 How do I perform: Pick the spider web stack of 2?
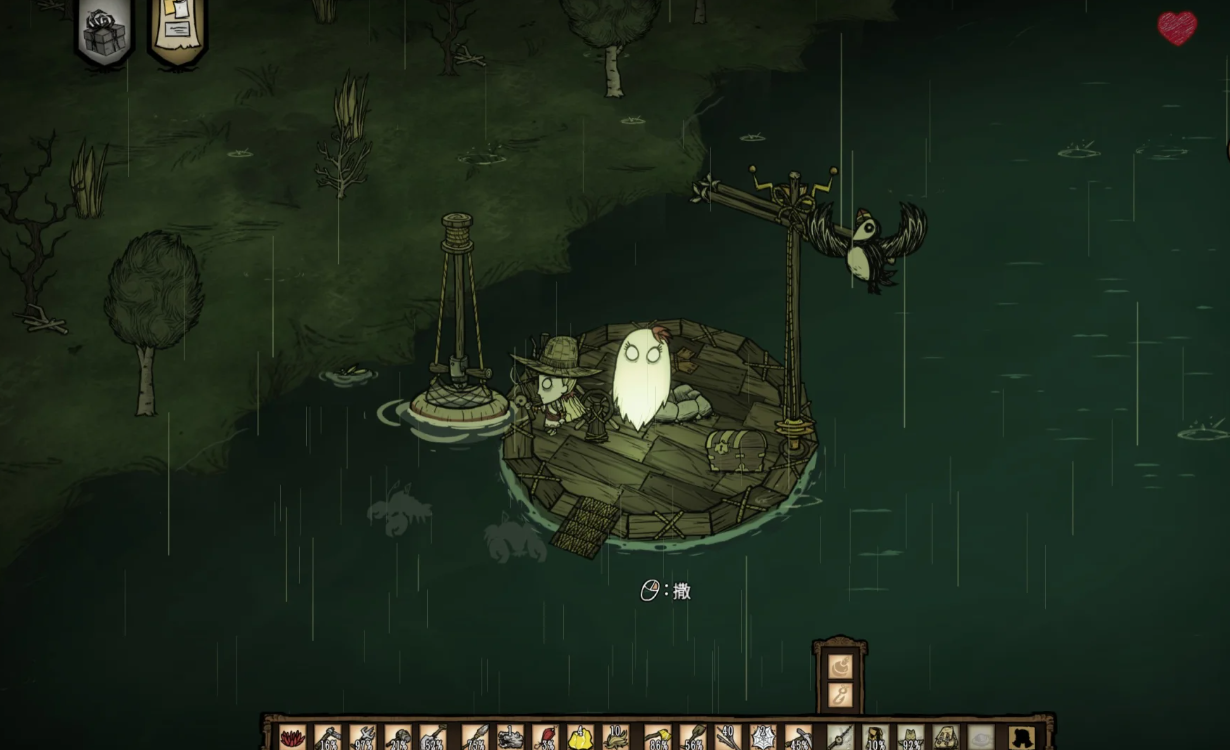[x=762, y=738]
